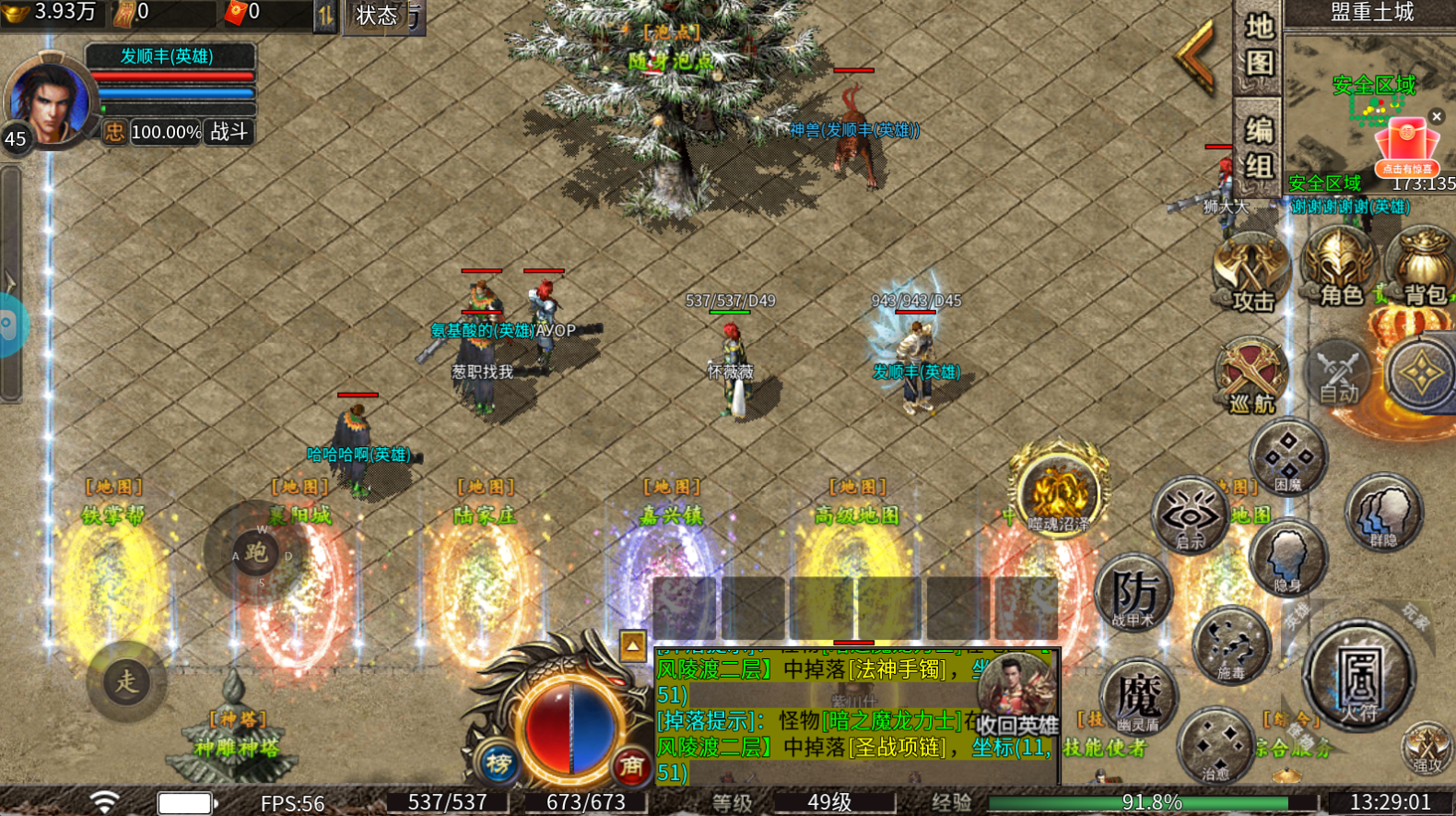Toggle the 自动 auto-battle button

(x=1337, y=373)
